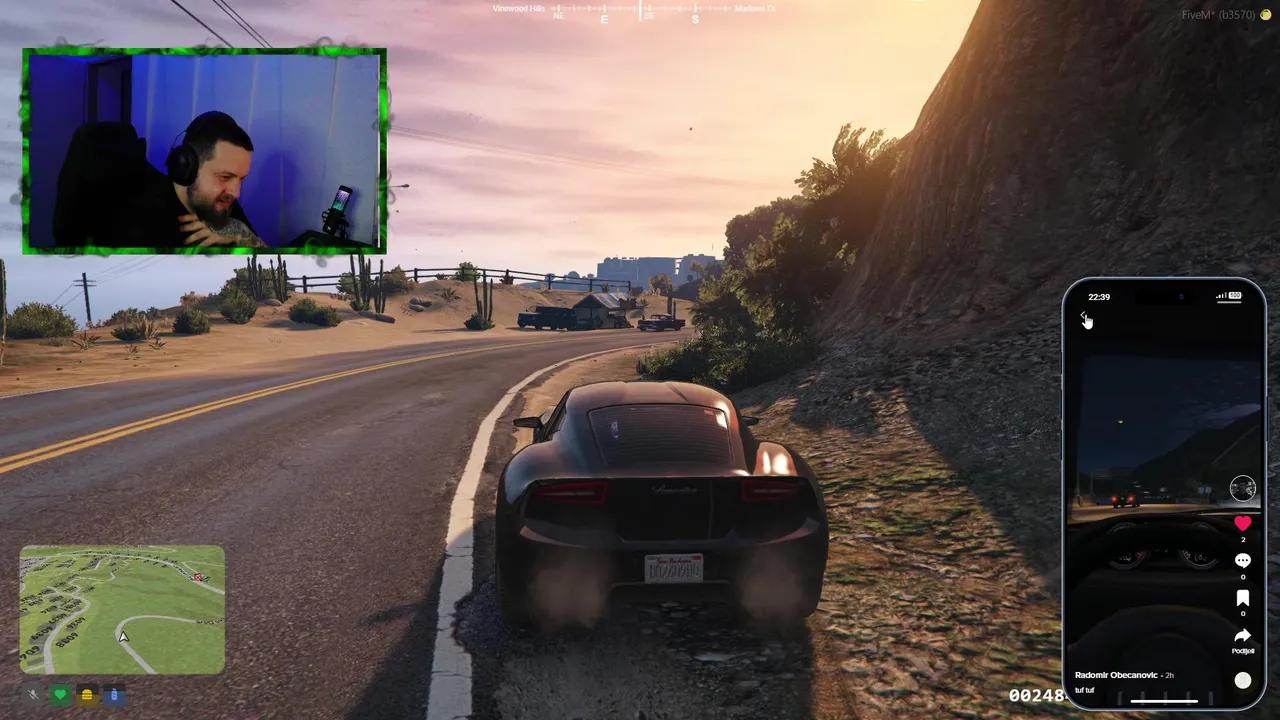
Task: Select the green health heart HUD icon
Action: click(x=60, y=694)
